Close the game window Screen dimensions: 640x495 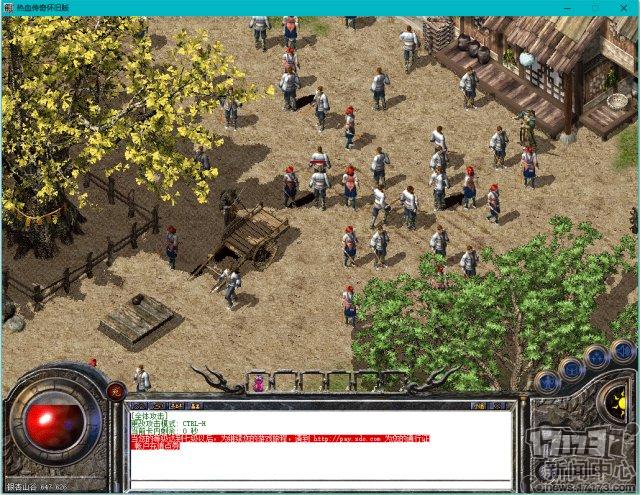click(624, 7)
